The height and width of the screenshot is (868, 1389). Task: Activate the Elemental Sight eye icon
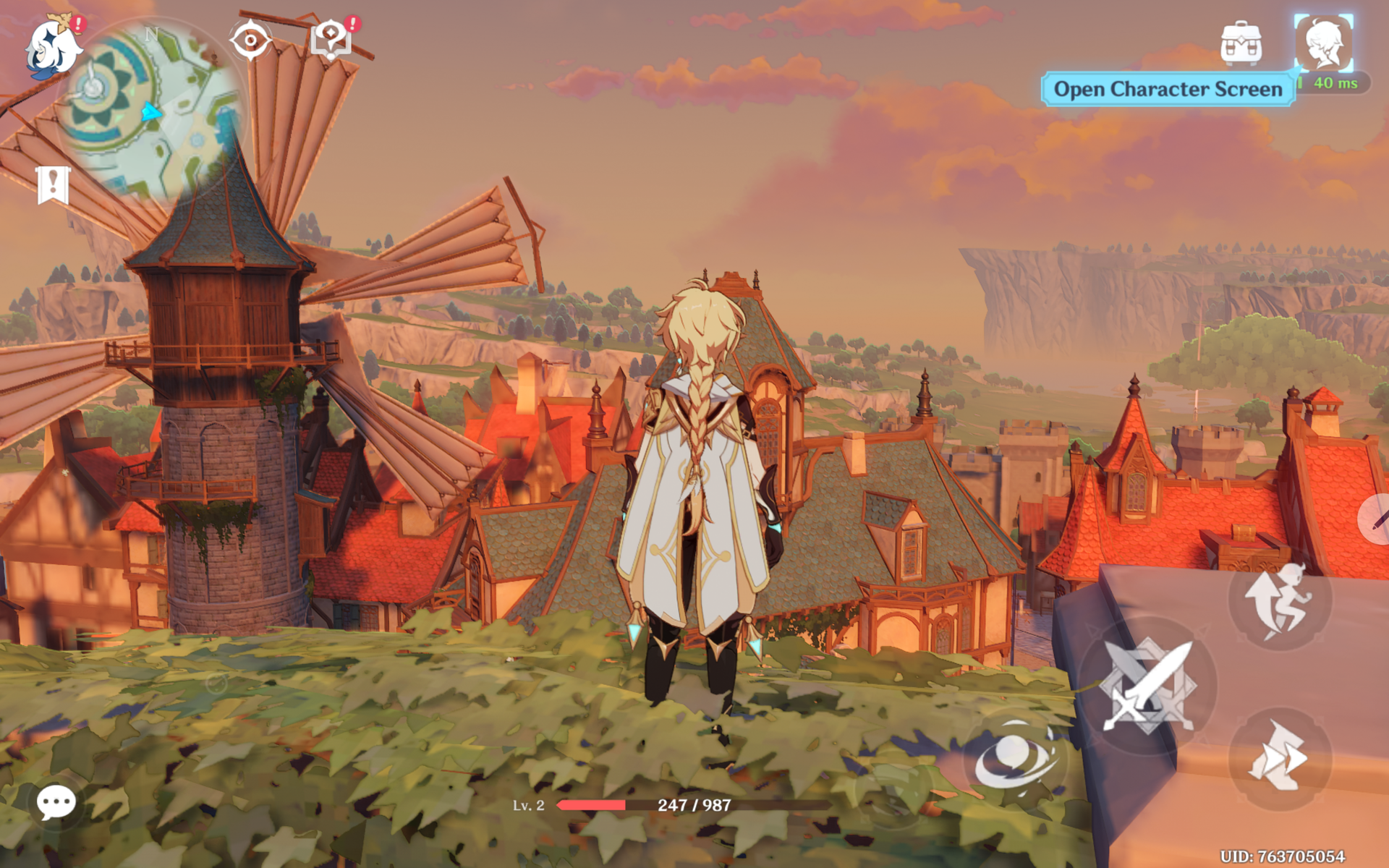coord(250,41)
